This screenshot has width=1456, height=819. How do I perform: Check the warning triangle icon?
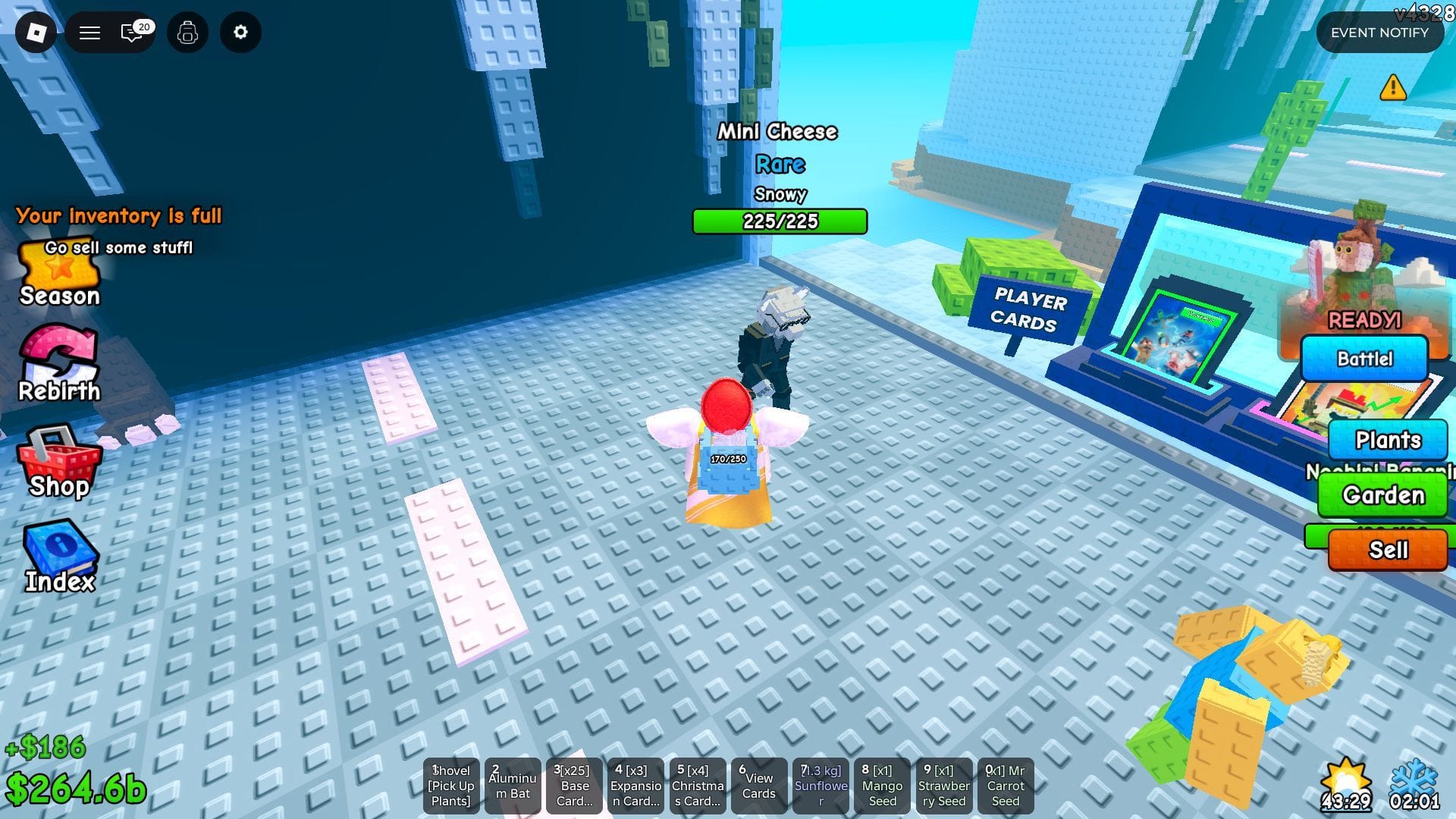1392,89
